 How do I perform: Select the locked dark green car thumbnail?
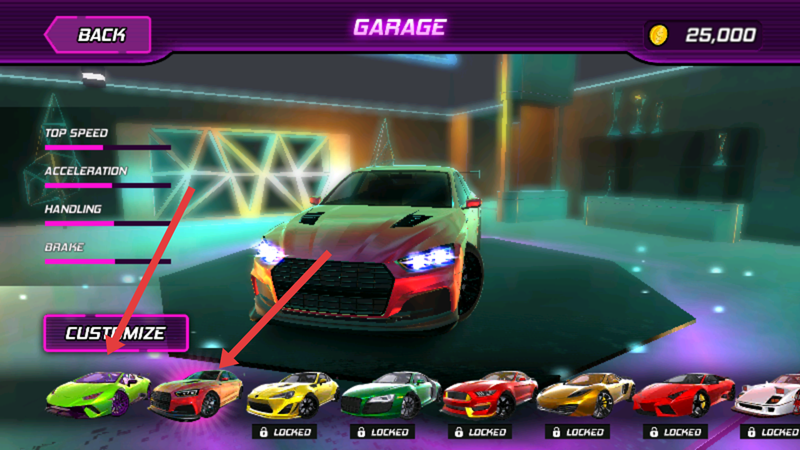[x=389, y=393]
